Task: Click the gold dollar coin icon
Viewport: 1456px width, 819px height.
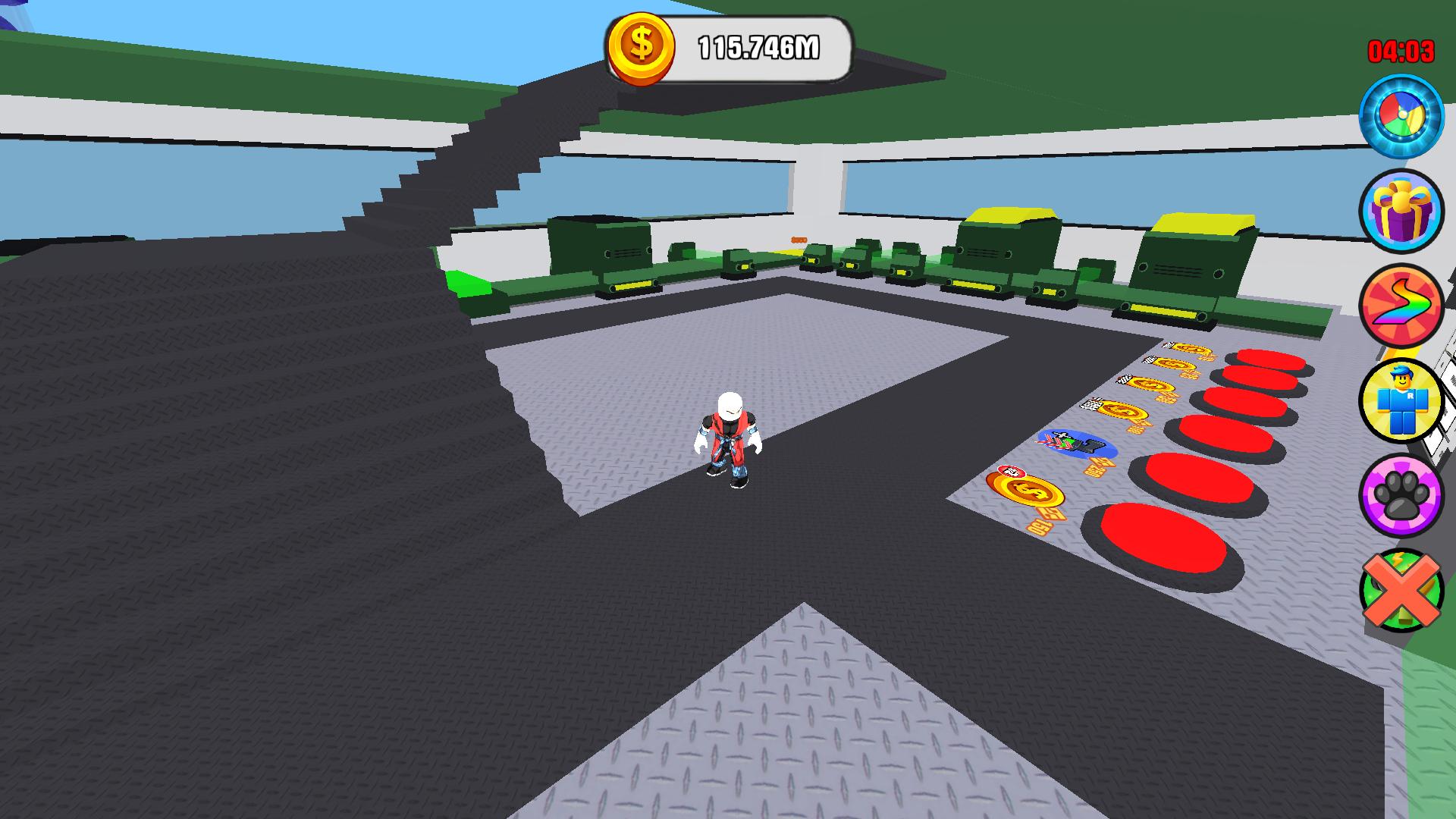Action: (x=641, y=45)
